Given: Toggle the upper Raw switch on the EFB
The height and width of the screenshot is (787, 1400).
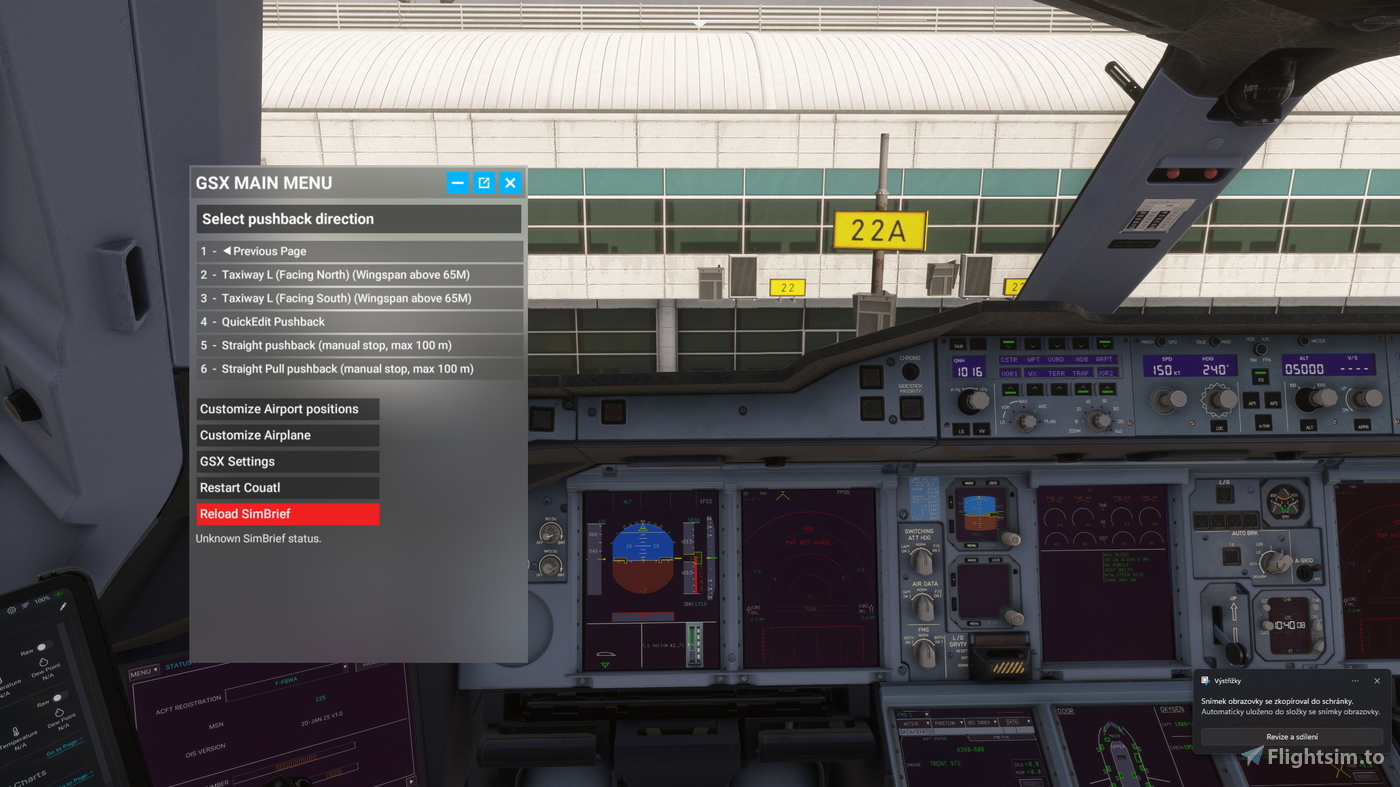Looking at the screenshot, I should pyautogui.click(x=43, y=648).
